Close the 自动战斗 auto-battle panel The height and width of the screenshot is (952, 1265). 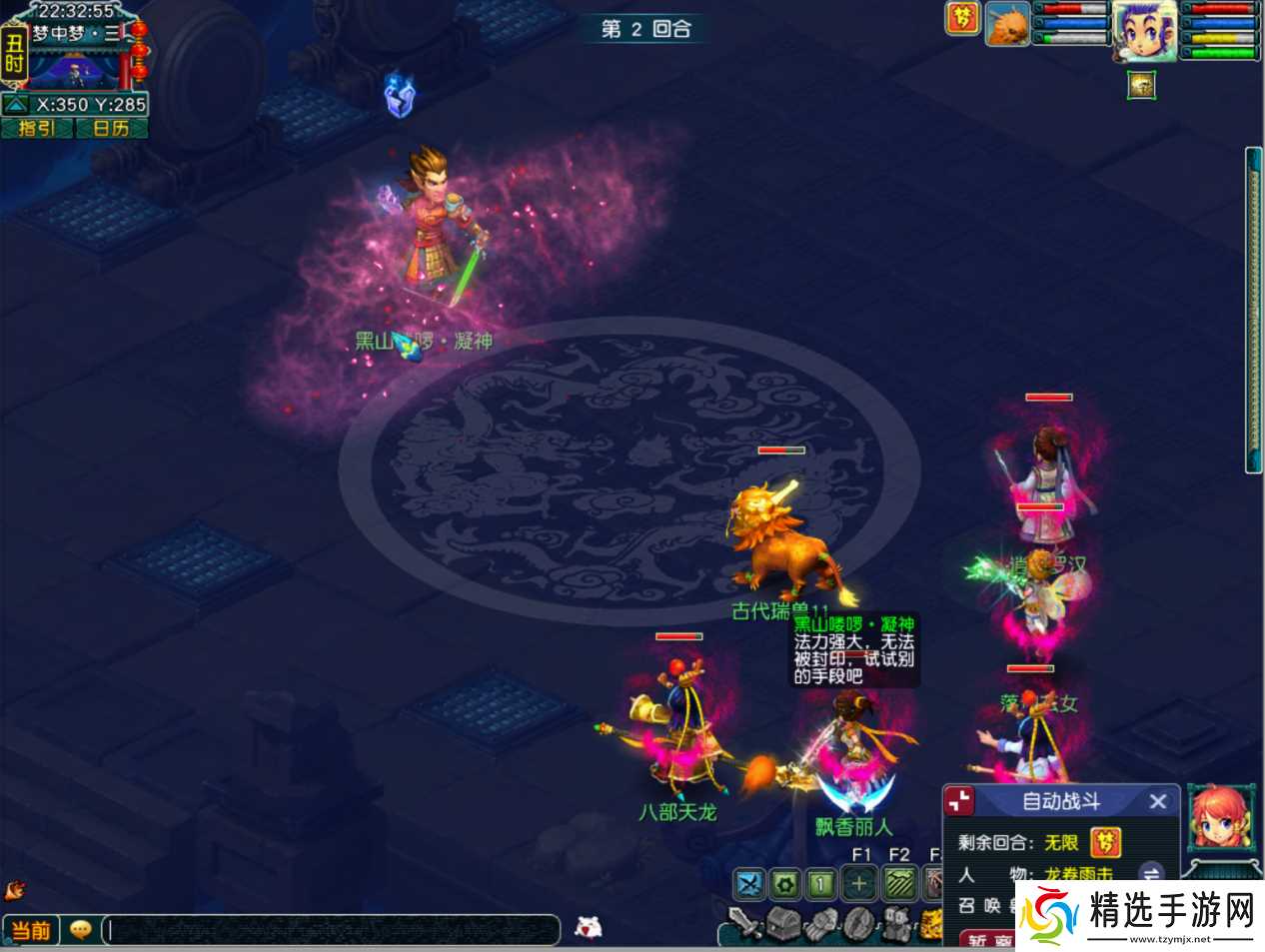coord(1158,801)
